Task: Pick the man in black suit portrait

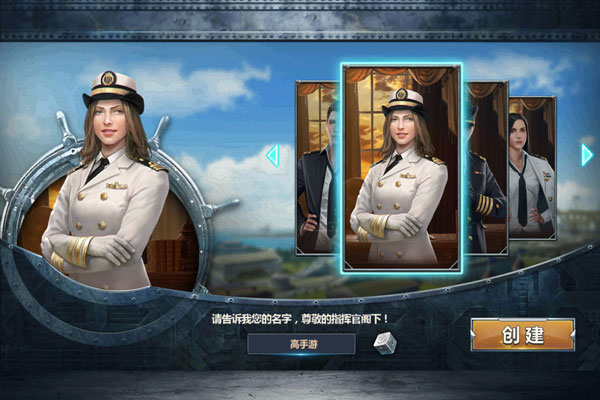Action: point(318,170)
